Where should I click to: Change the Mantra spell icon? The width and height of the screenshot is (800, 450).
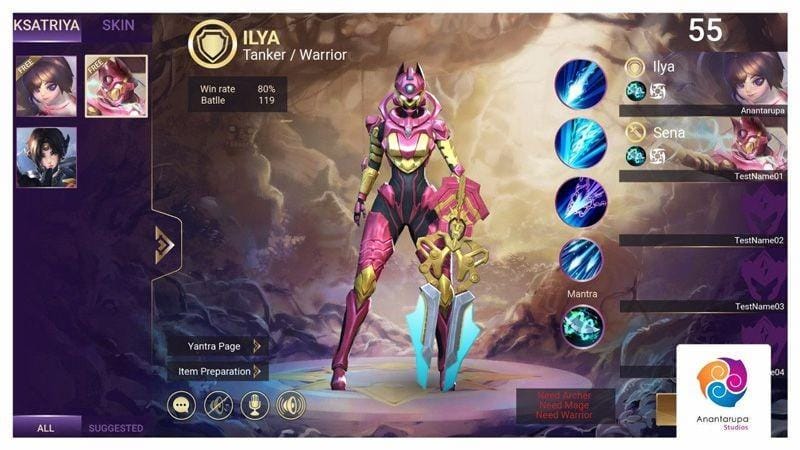[581, 326]
